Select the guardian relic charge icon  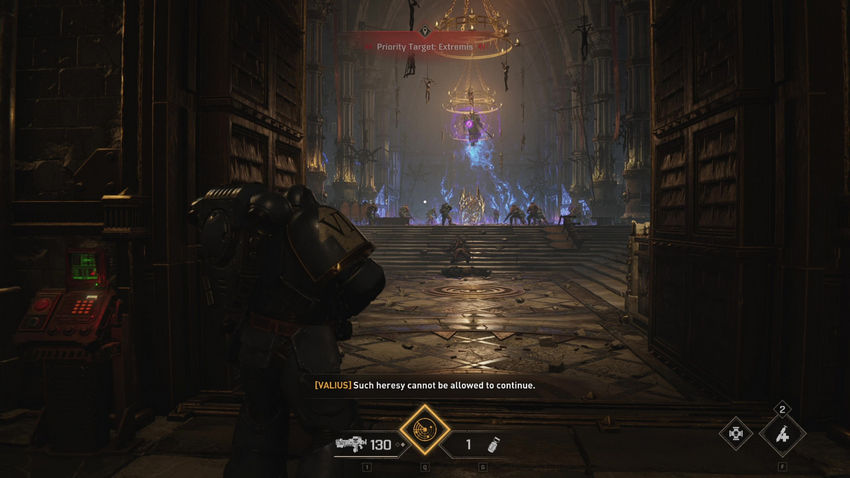pos(783,434)
